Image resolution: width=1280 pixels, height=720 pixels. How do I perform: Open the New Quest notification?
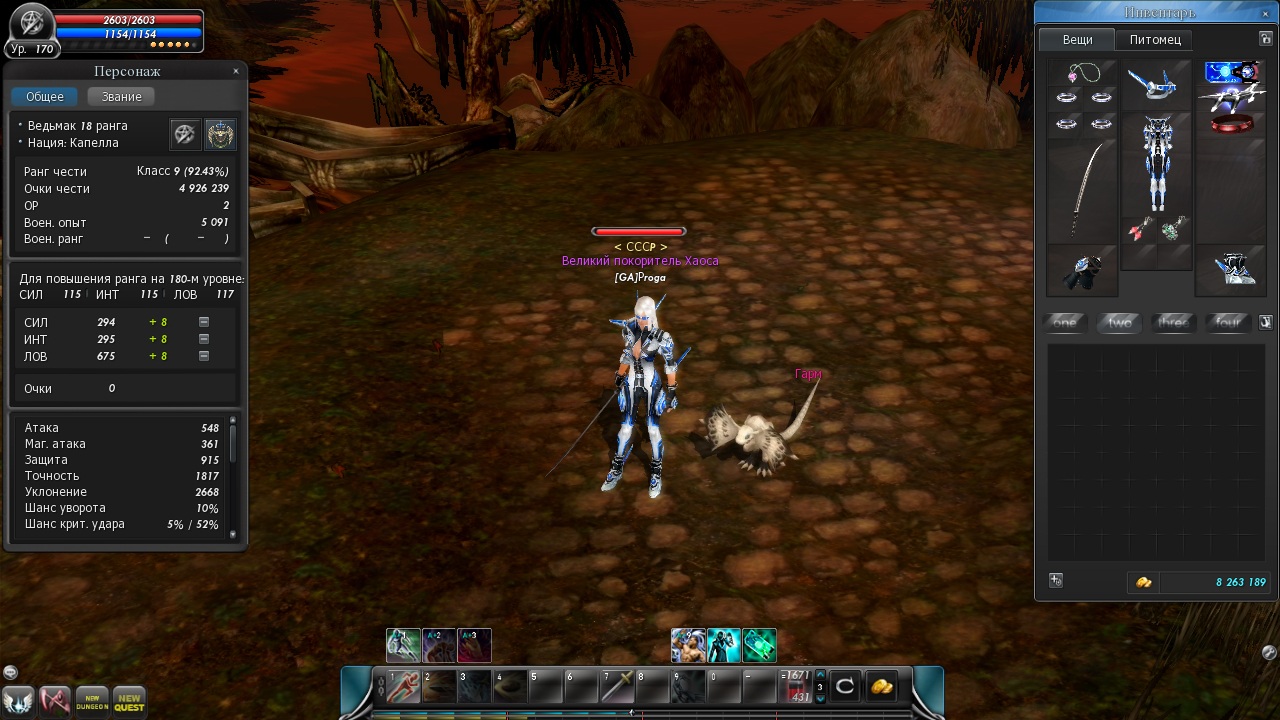click(x=129, y=700)
